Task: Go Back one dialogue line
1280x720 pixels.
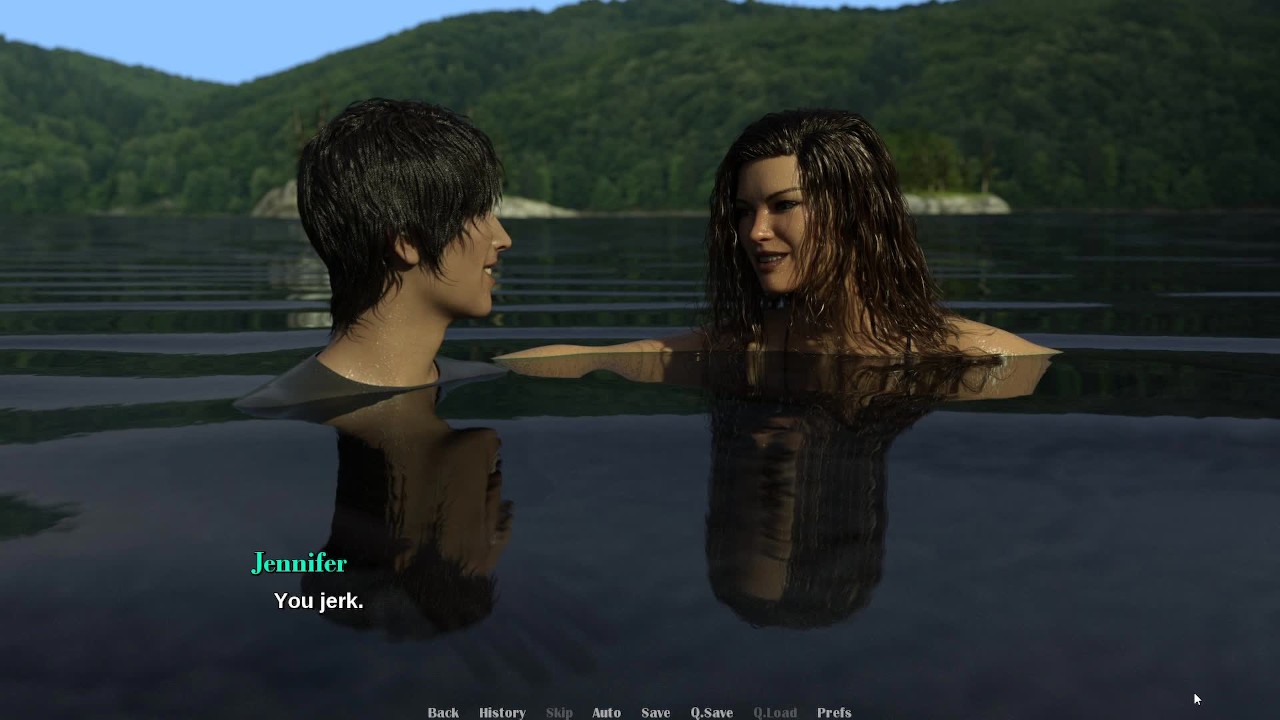Action: click(x=443, y=712)
